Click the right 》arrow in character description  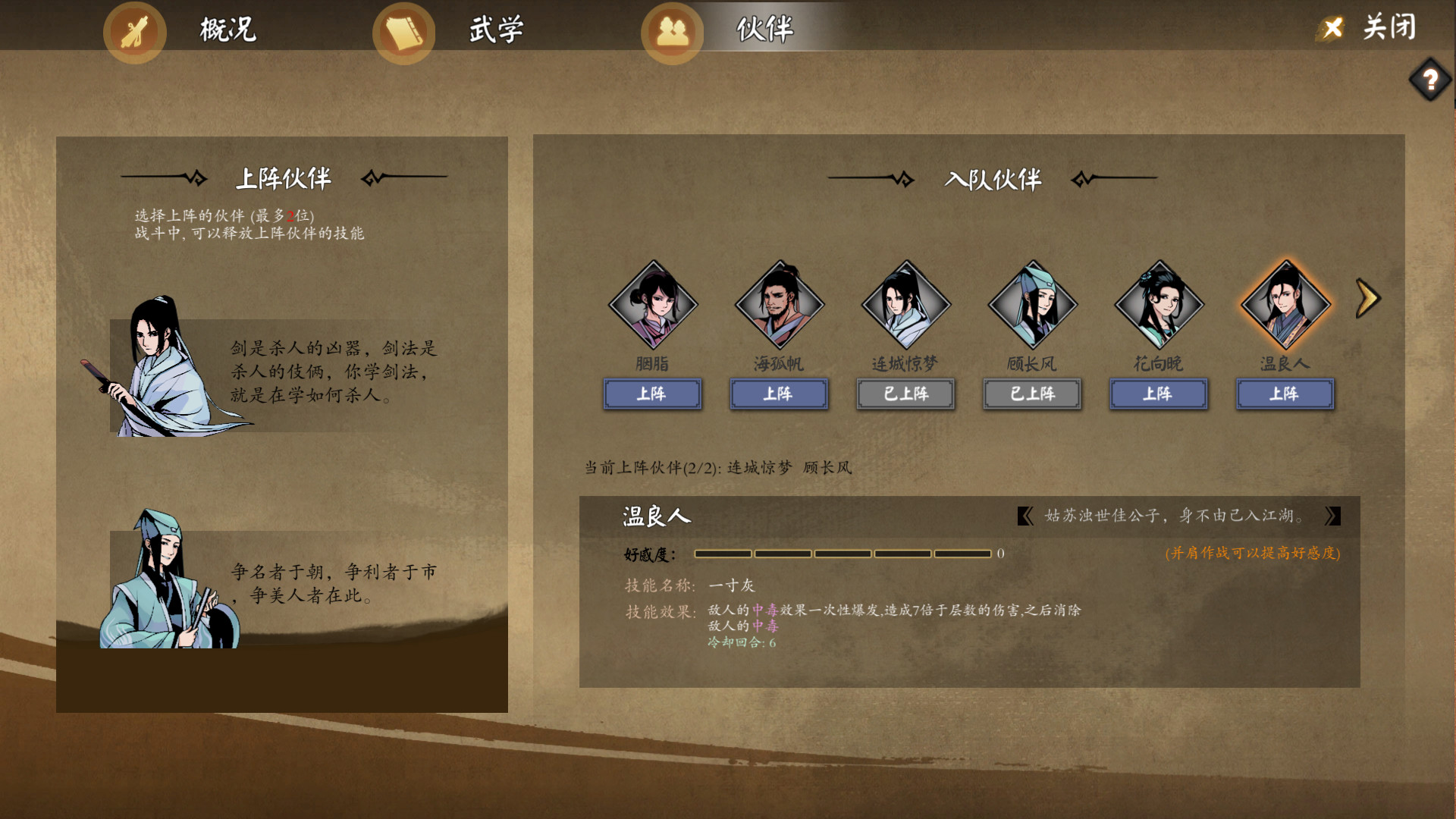[1333, 516]
